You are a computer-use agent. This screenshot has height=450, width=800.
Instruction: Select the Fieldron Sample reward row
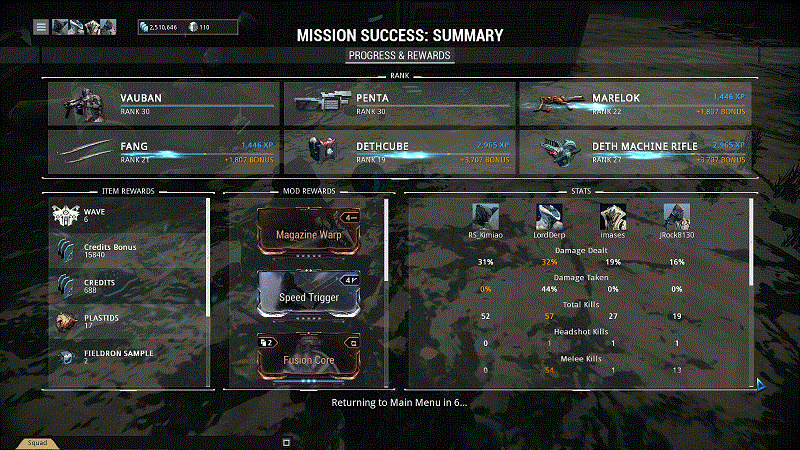[128, 357]
